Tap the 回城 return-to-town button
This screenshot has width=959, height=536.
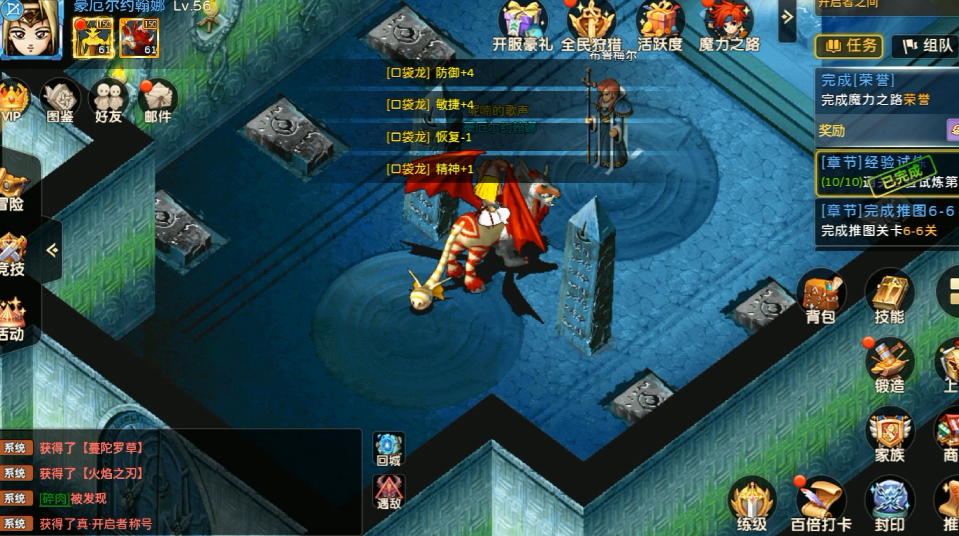(389, 449)
